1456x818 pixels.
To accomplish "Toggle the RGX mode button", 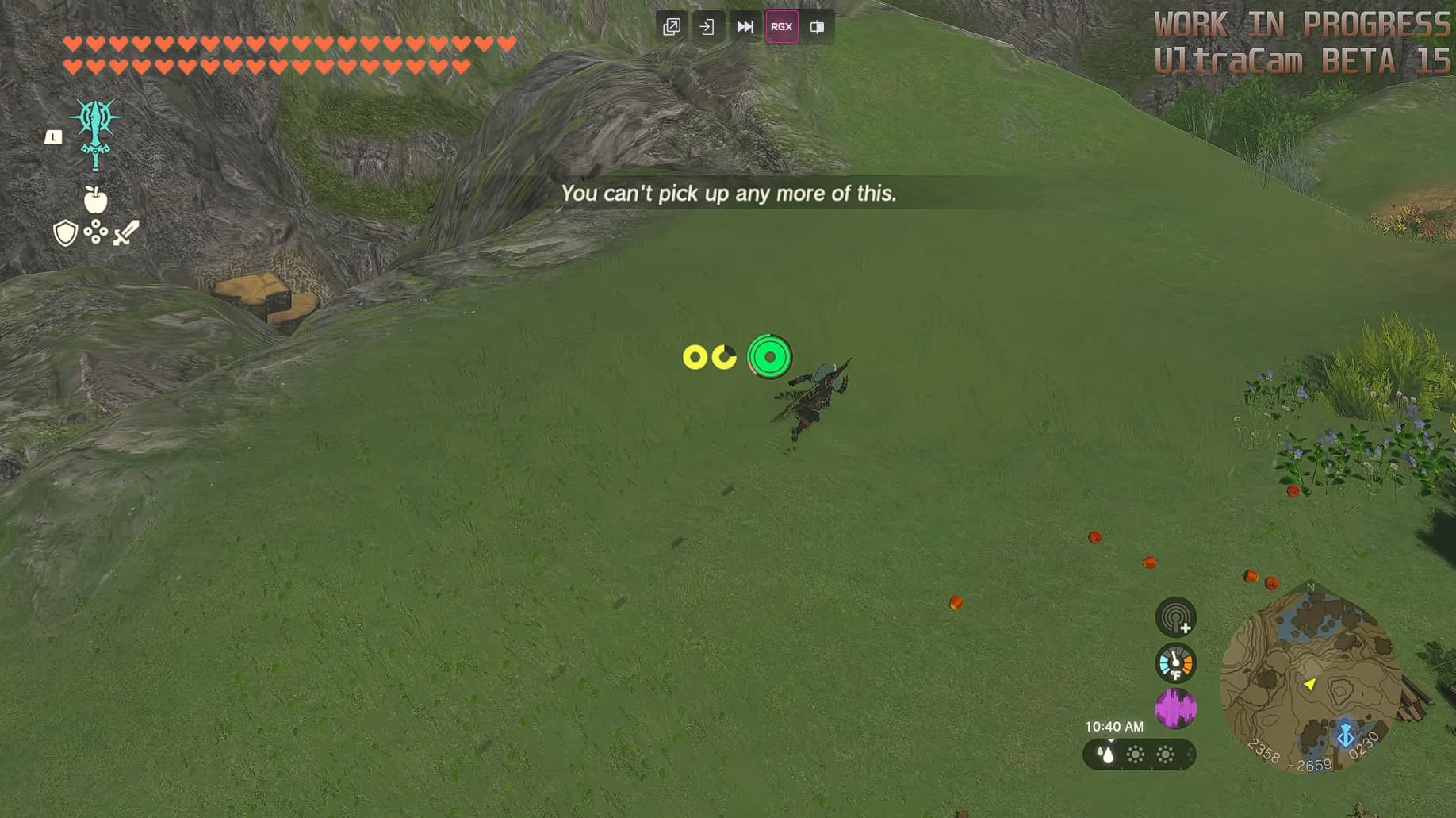I will [782, 26].
